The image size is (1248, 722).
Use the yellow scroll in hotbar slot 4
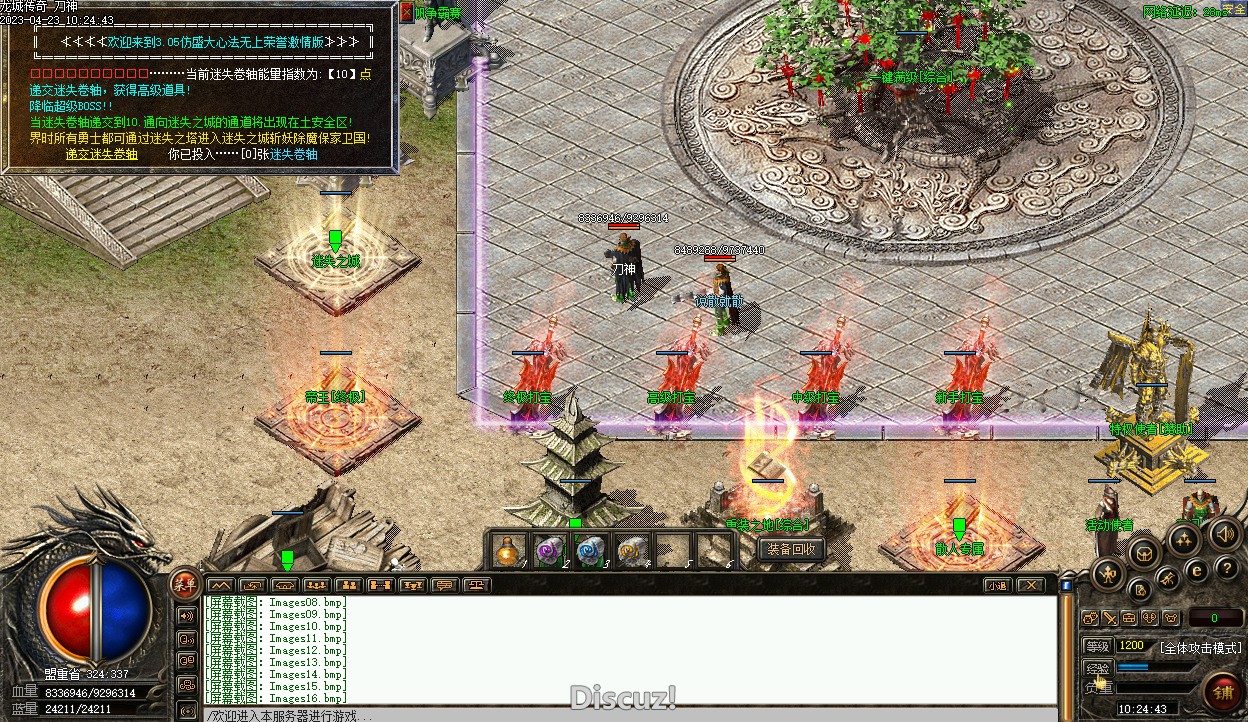pyautogui.click(x=630, y=550)
